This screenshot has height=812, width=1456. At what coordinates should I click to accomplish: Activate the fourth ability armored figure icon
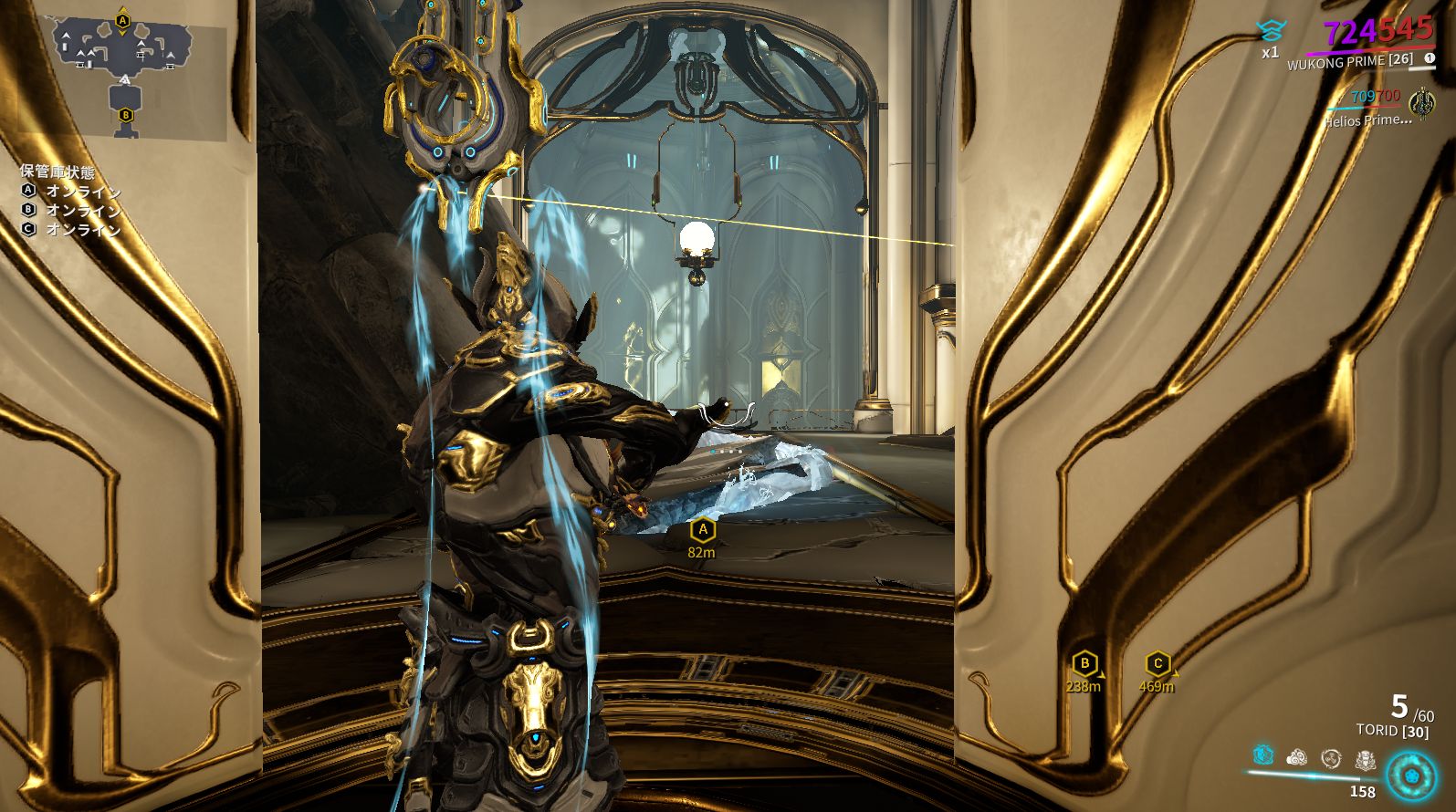tap(1365, 757)
